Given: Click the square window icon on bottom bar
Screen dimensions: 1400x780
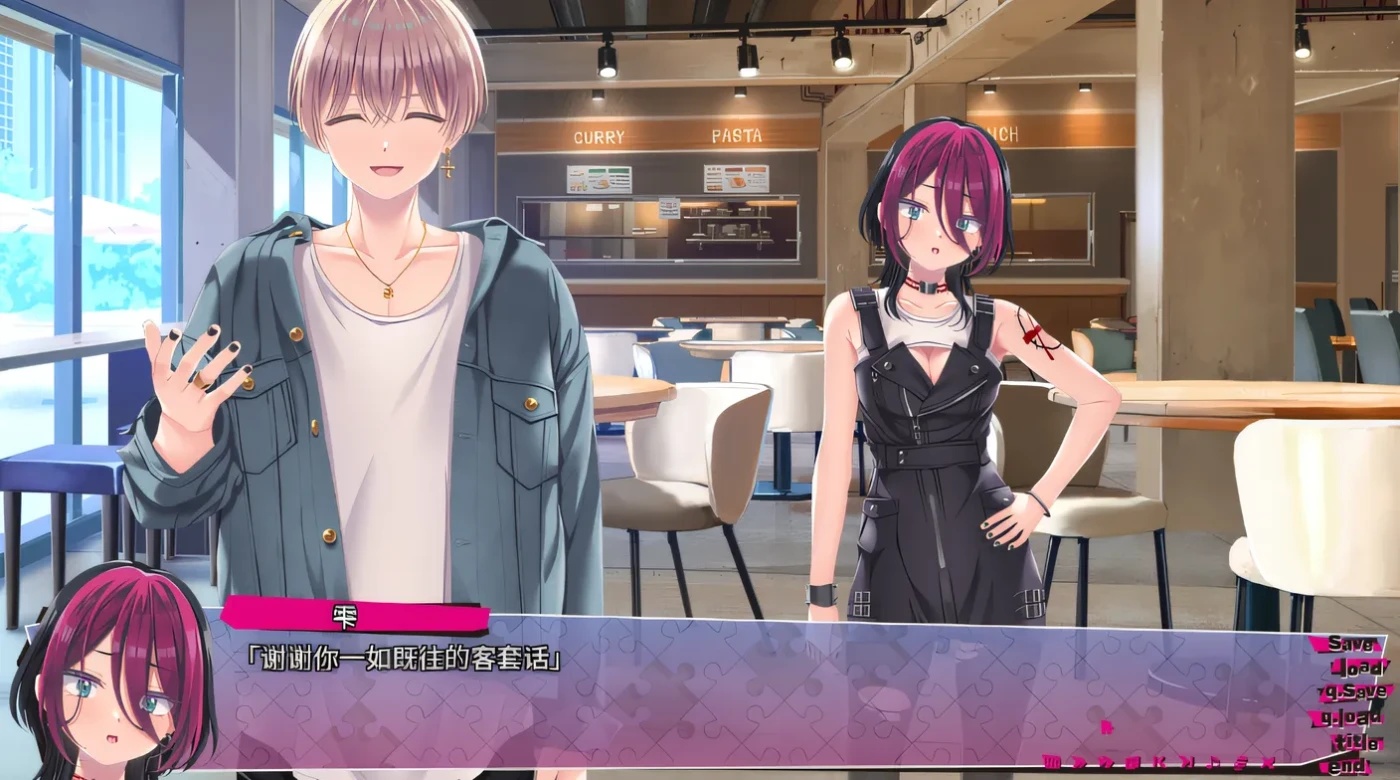Looking at the screenshot, I should coord(1133,763).
